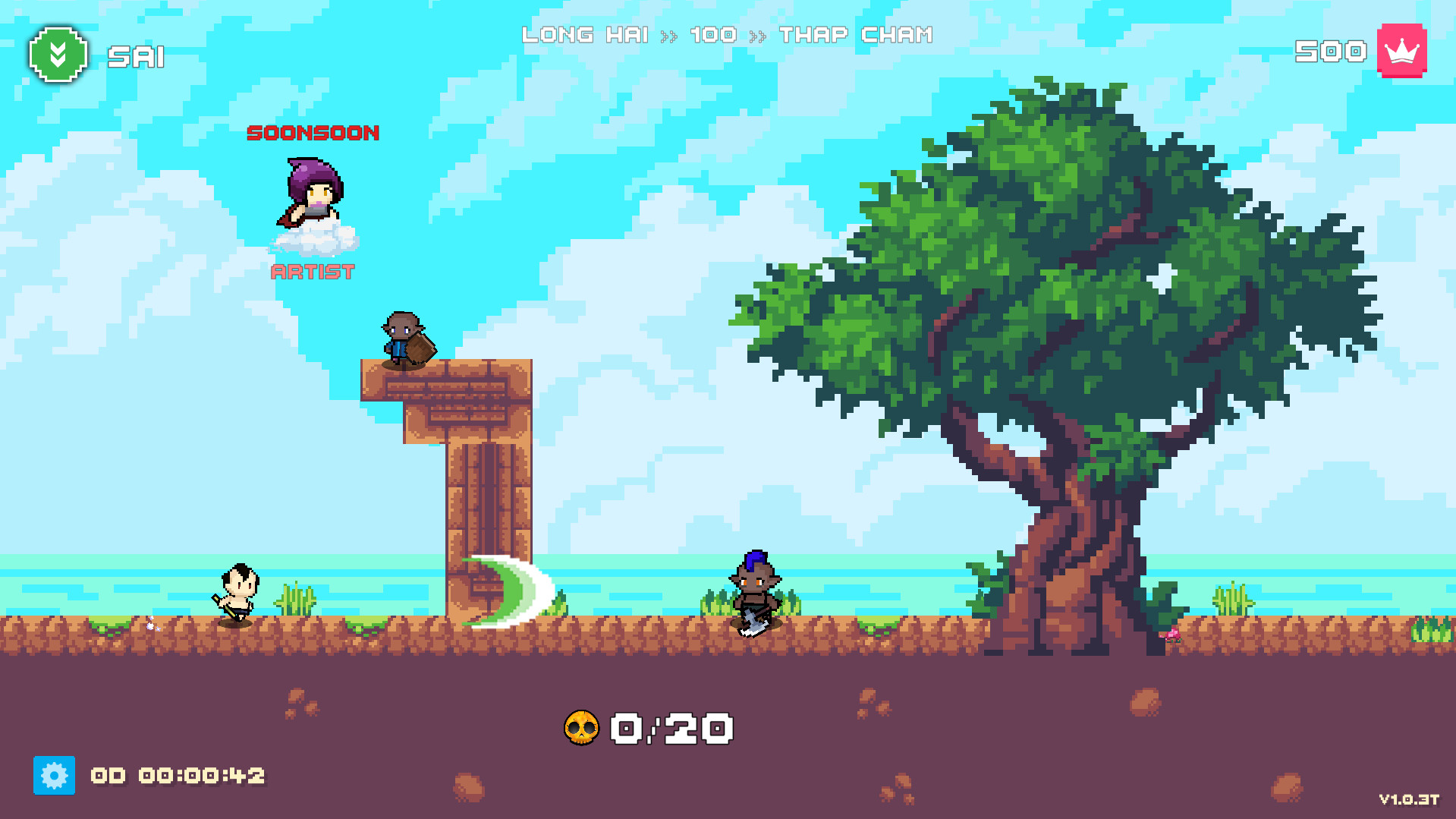Click the green double-chevron badge
1456x819 pixels.
pos(58,55)
